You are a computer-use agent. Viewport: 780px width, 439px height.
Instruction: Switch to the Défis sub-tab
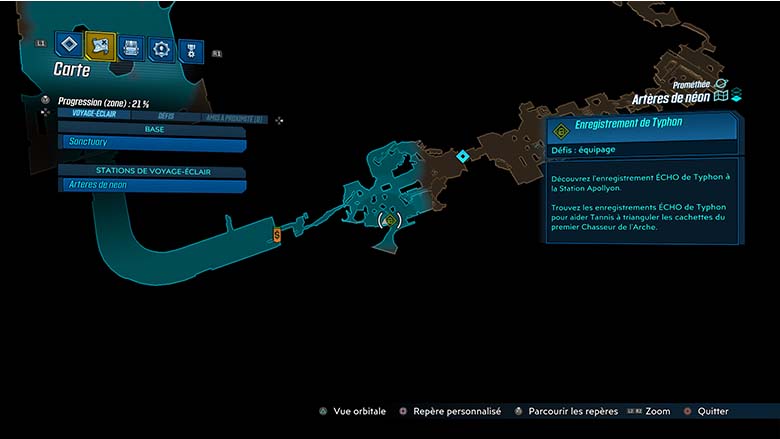point(166,117)
